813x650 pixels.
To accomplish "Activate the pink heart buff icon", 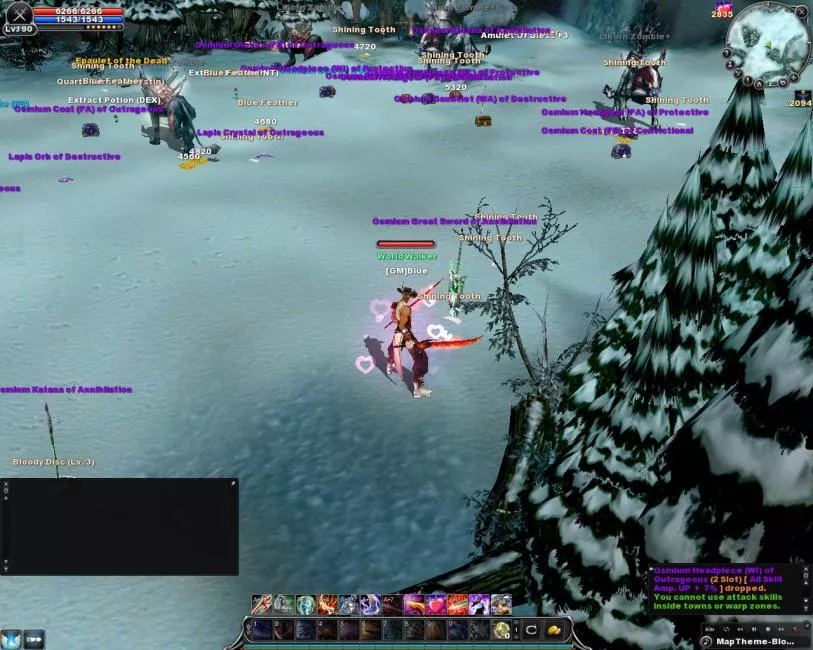I will 435,604.
